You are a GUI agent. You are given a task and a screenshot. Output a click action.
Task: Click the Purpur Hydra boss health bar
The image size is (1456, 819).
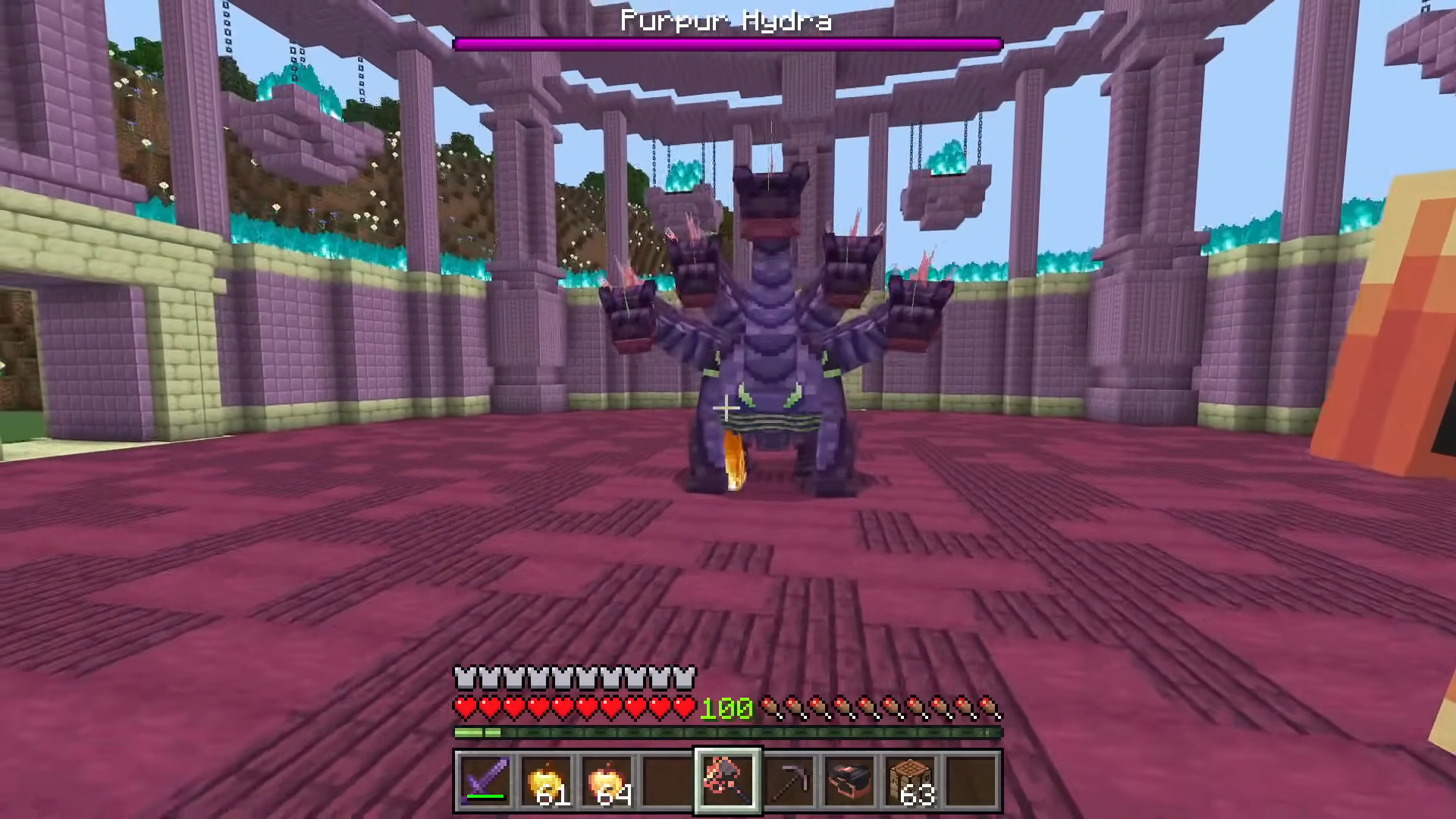[x=726, y=45]
